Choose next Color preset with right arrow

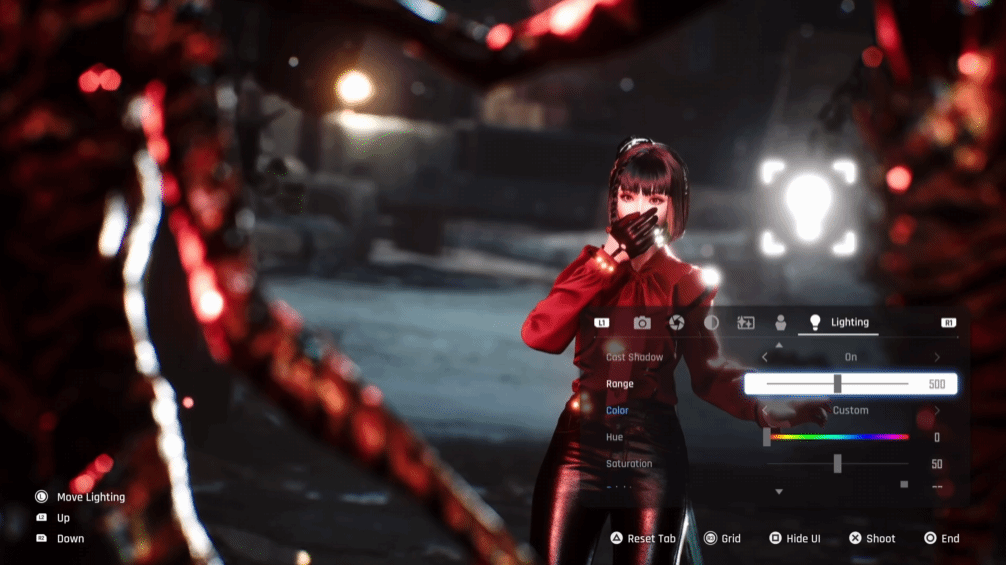click(937, 410)
